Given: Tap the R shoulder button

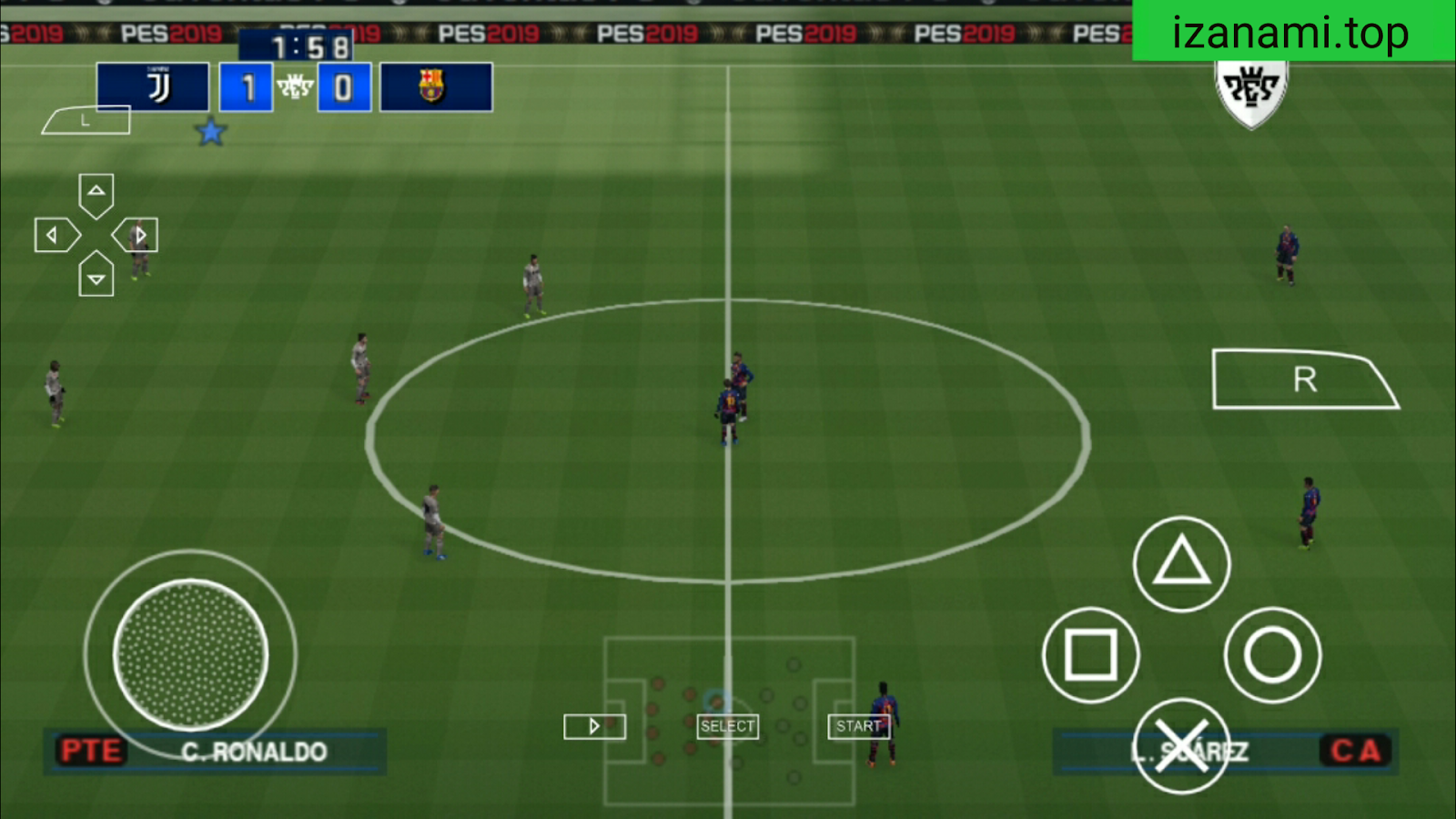Looking at the screenshot, I should (x=1304, y=378).
